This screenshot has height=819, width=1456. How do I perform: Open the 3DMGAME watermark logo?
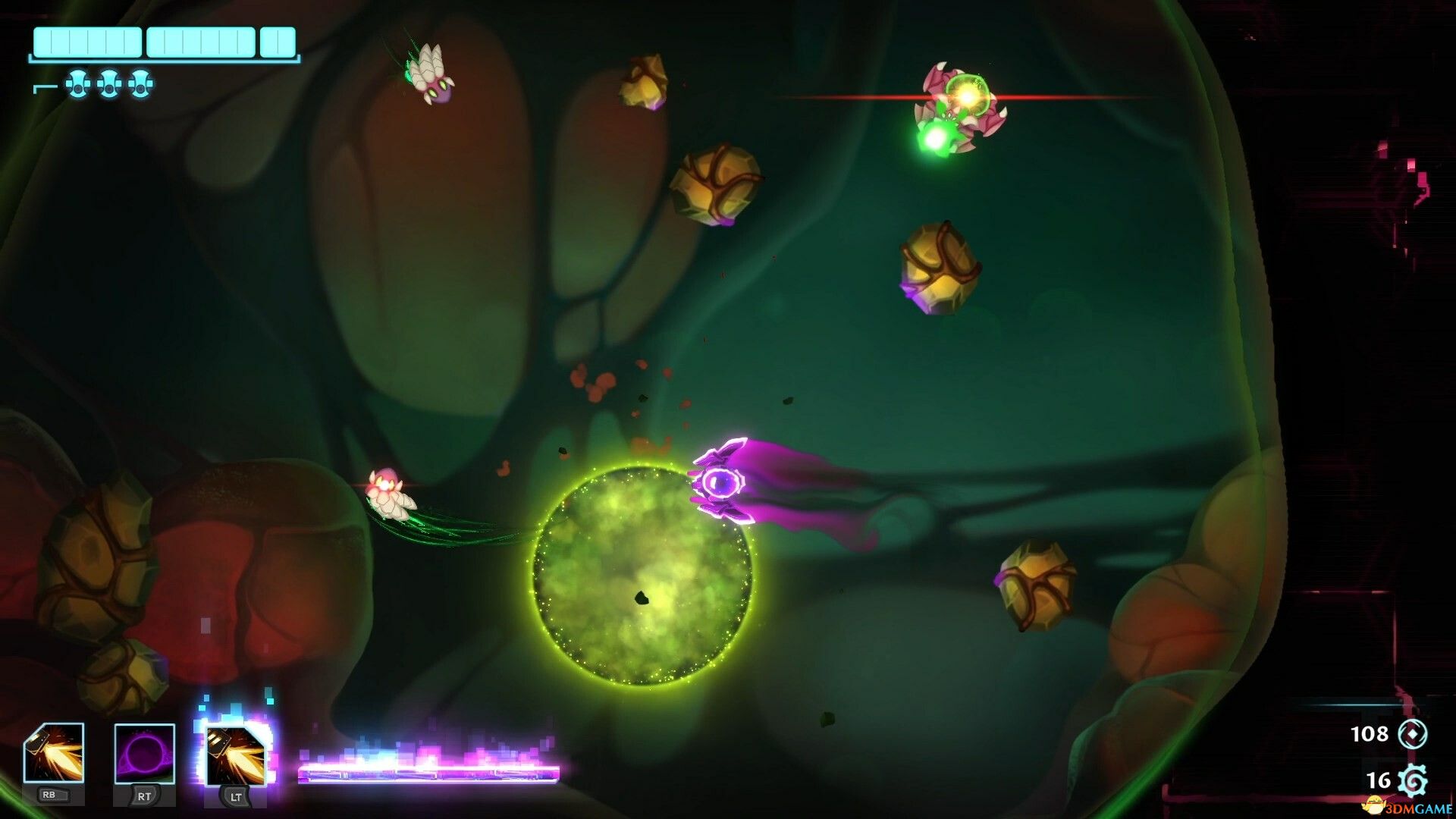pyautogui.click(x=1405, y=806)
